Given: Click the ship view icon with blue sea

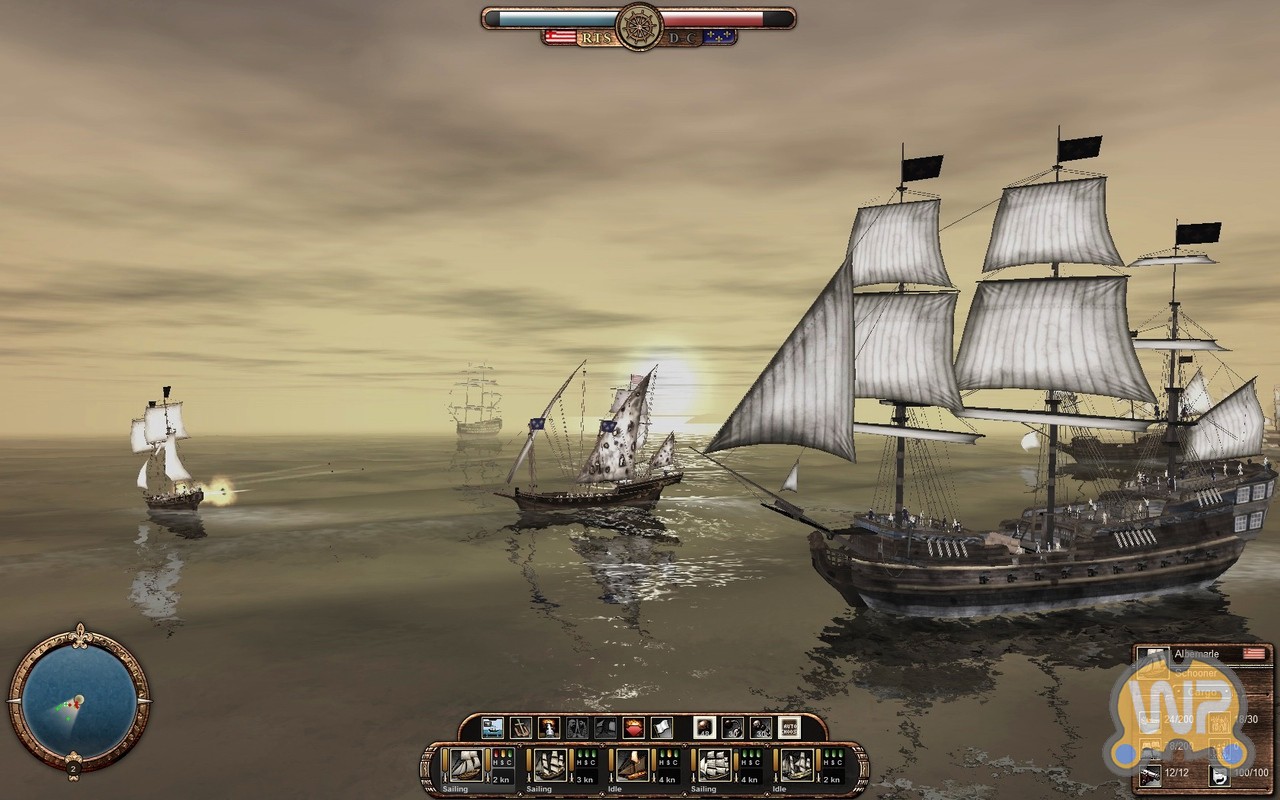Looking at the screenshot, I should (491, 728).
